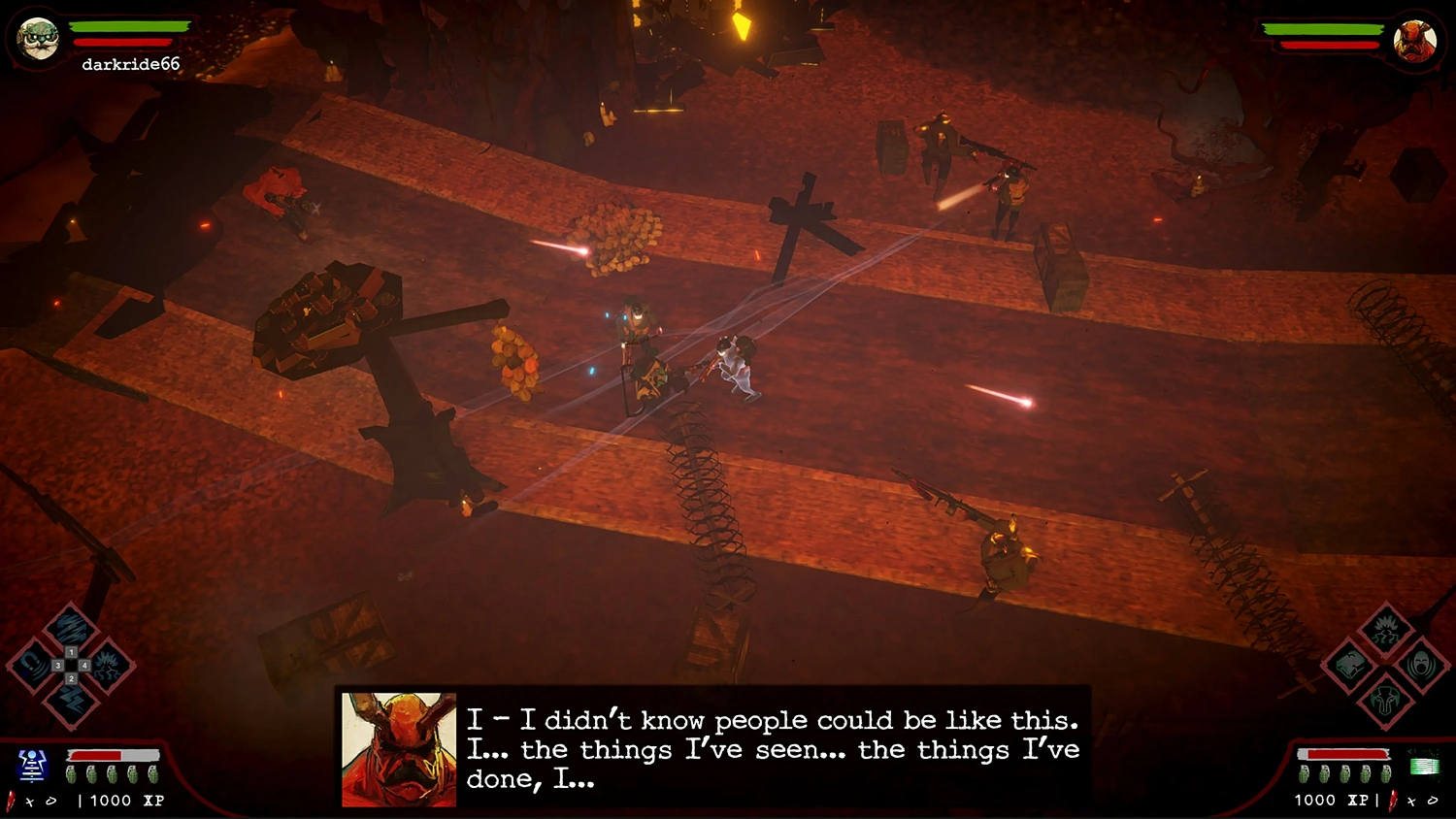The image size is (1456, 819).
Task: Click the electric burst ability atop right diamond
Action: (1385, 631)
